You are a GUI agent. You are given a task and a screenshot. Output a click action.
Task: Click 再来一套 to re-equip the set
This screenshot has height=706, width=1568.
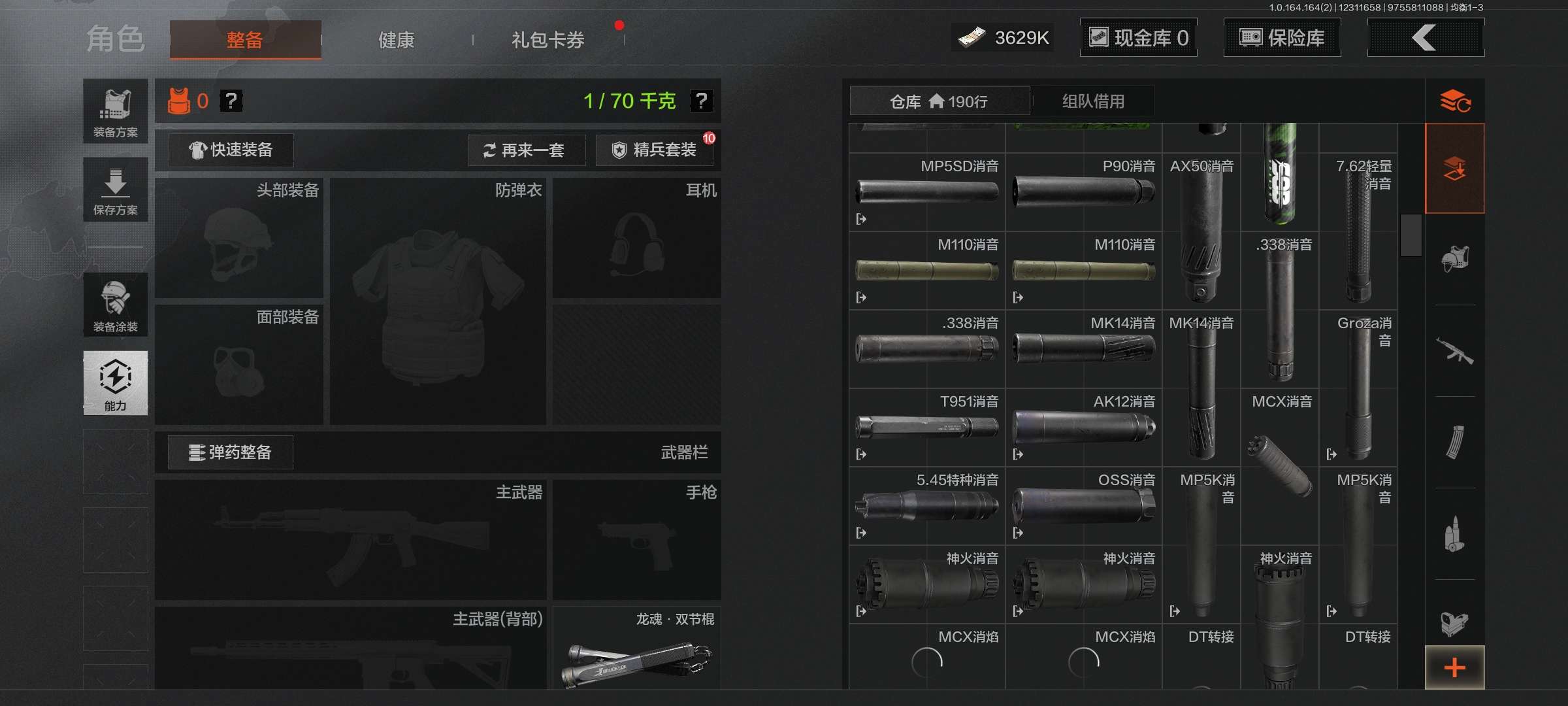coord(525,150)
